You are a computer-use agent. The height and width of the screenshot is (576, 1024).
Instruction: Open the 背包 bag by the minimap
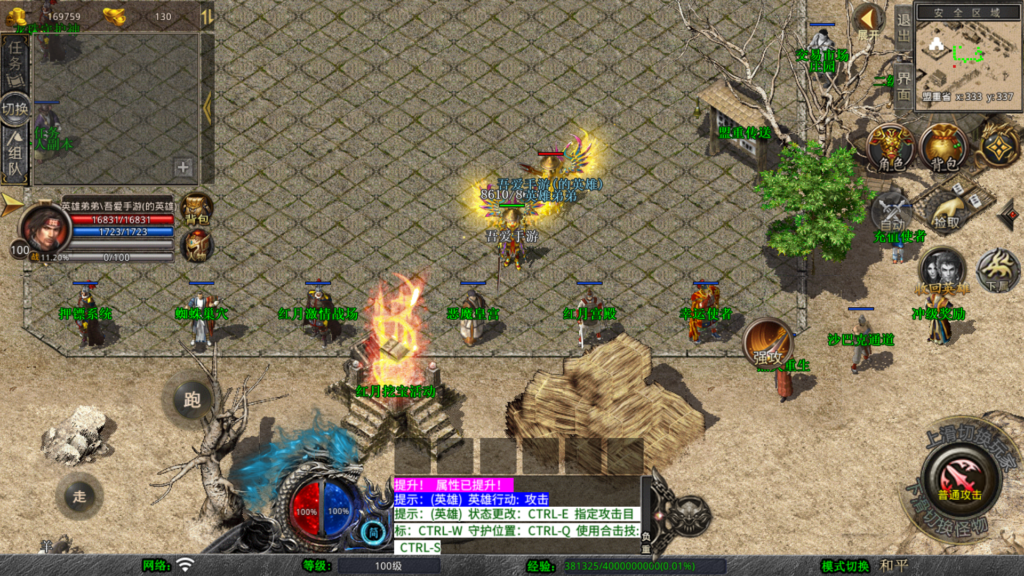[942, 147]
